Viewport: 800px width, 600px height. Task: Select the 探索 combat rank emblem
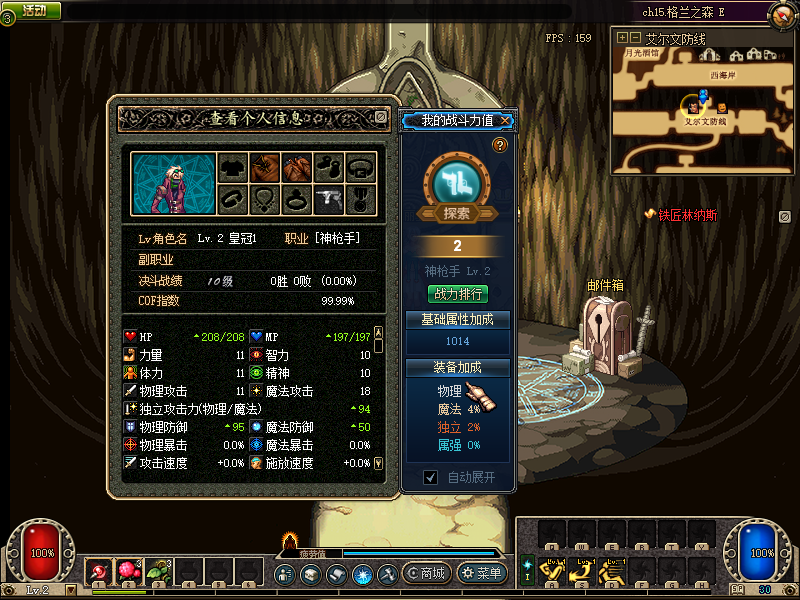pyautogui.click(x=457, y=187)
